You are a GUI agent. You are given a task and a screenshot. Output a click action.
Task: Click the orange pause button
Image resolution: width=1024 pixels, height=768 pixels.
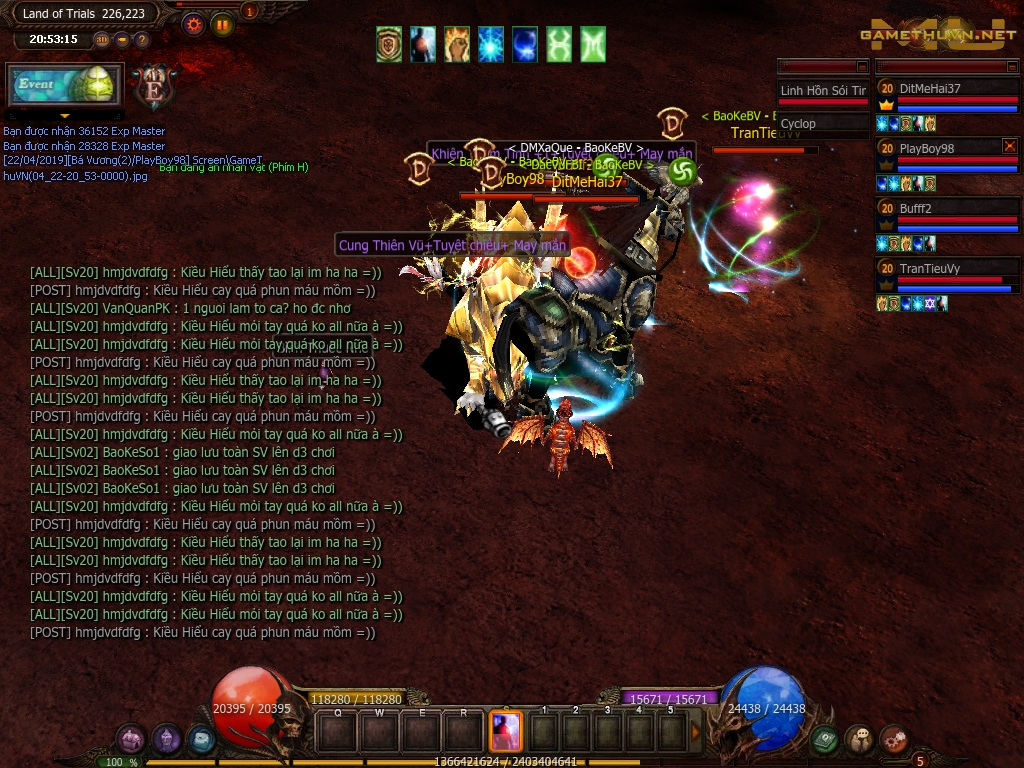click(x=222, y=25)
